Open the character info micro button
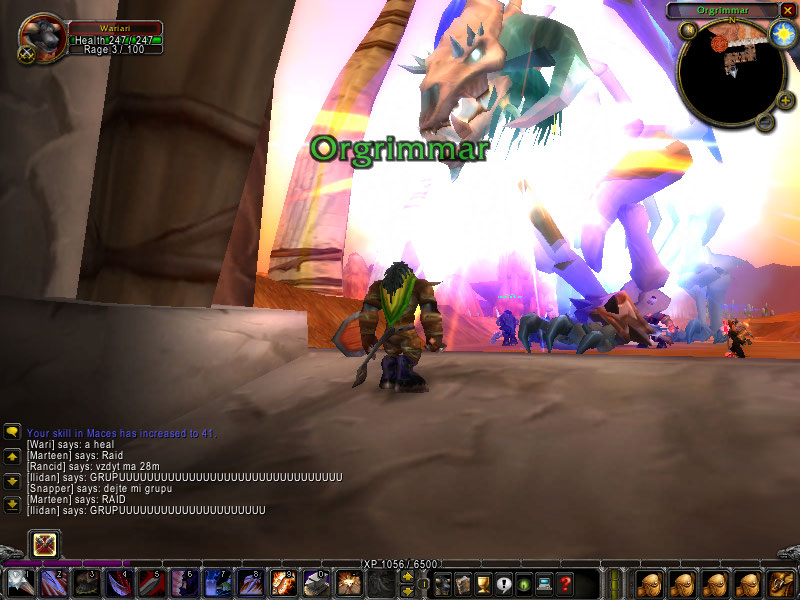 442,583
